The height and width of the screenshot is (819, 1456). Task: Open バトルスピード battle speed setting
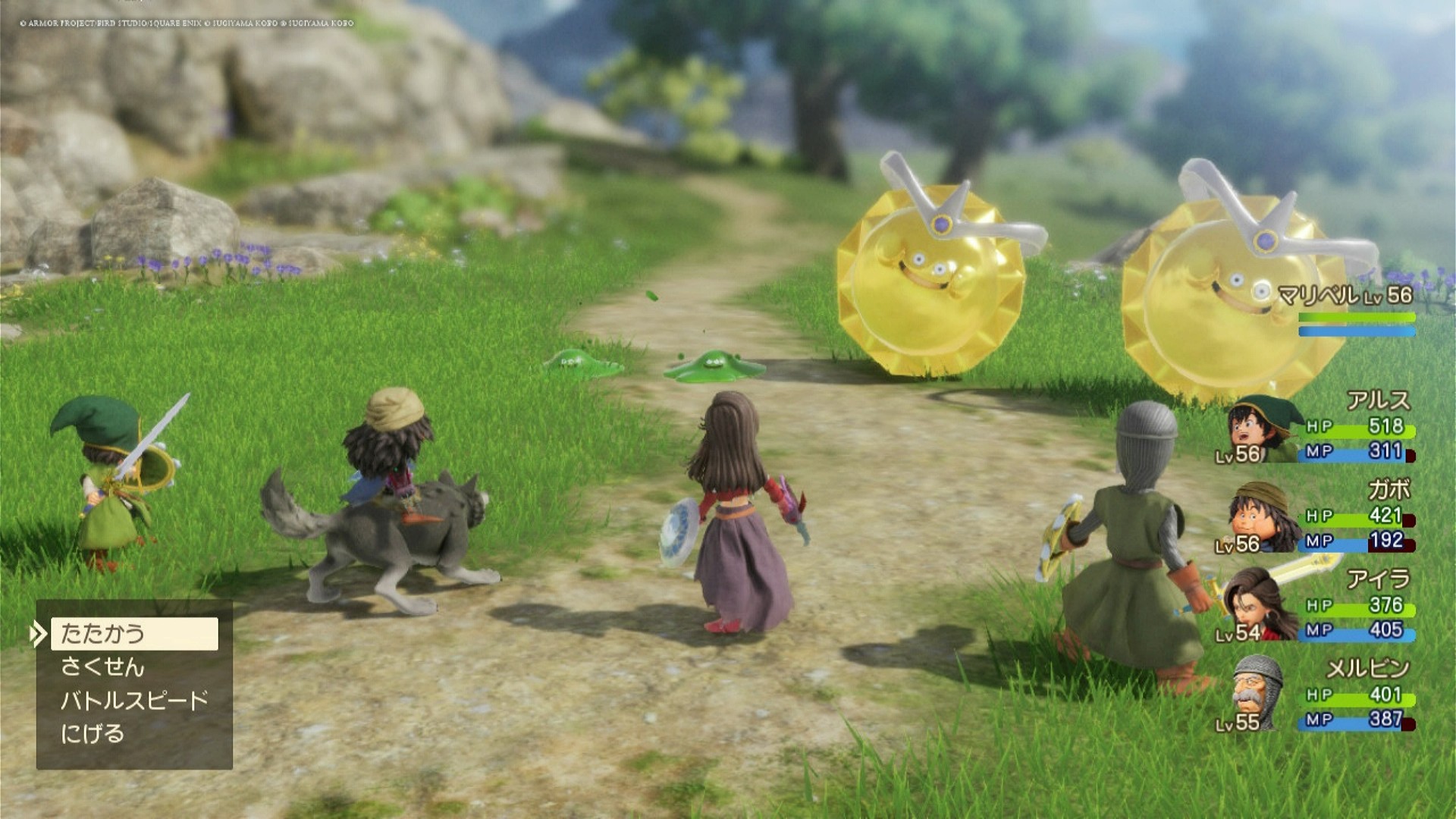(x=134, y=701)
